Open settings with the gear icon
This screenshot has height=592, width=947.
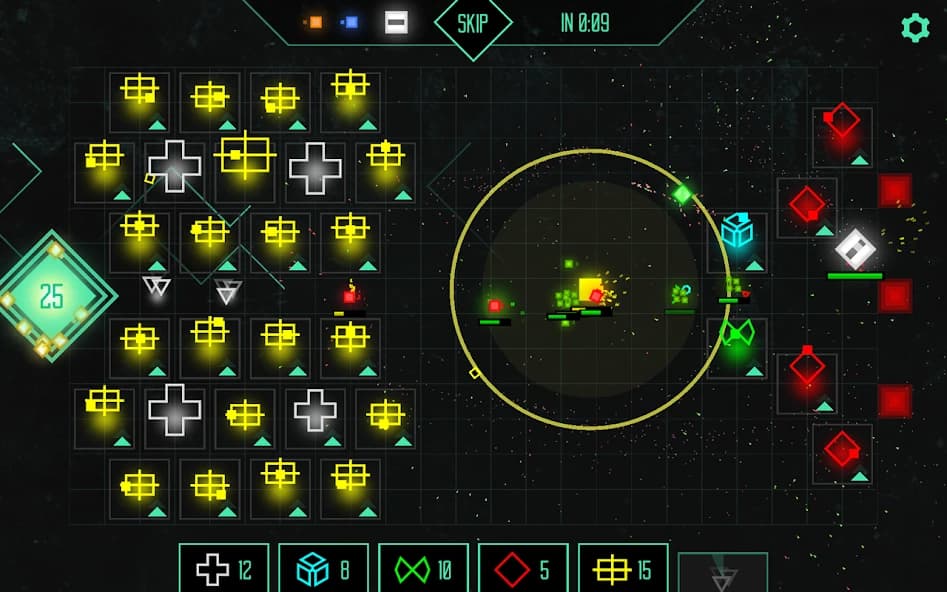point(915,27)
